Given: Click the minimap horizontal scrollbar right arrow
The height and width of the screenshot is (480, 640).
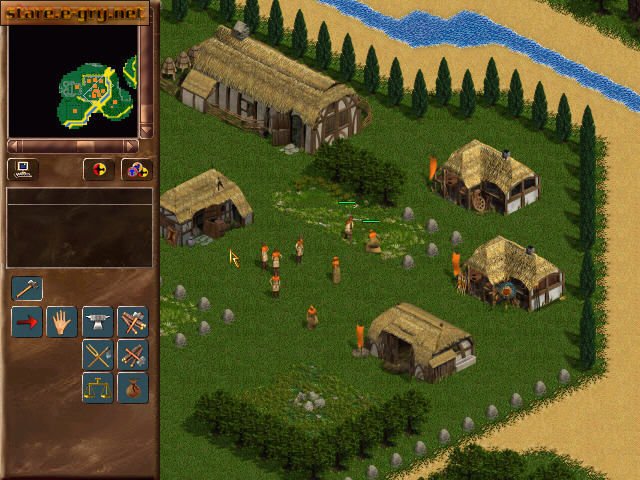Looking at the screenshot, I should pos(131,146).
